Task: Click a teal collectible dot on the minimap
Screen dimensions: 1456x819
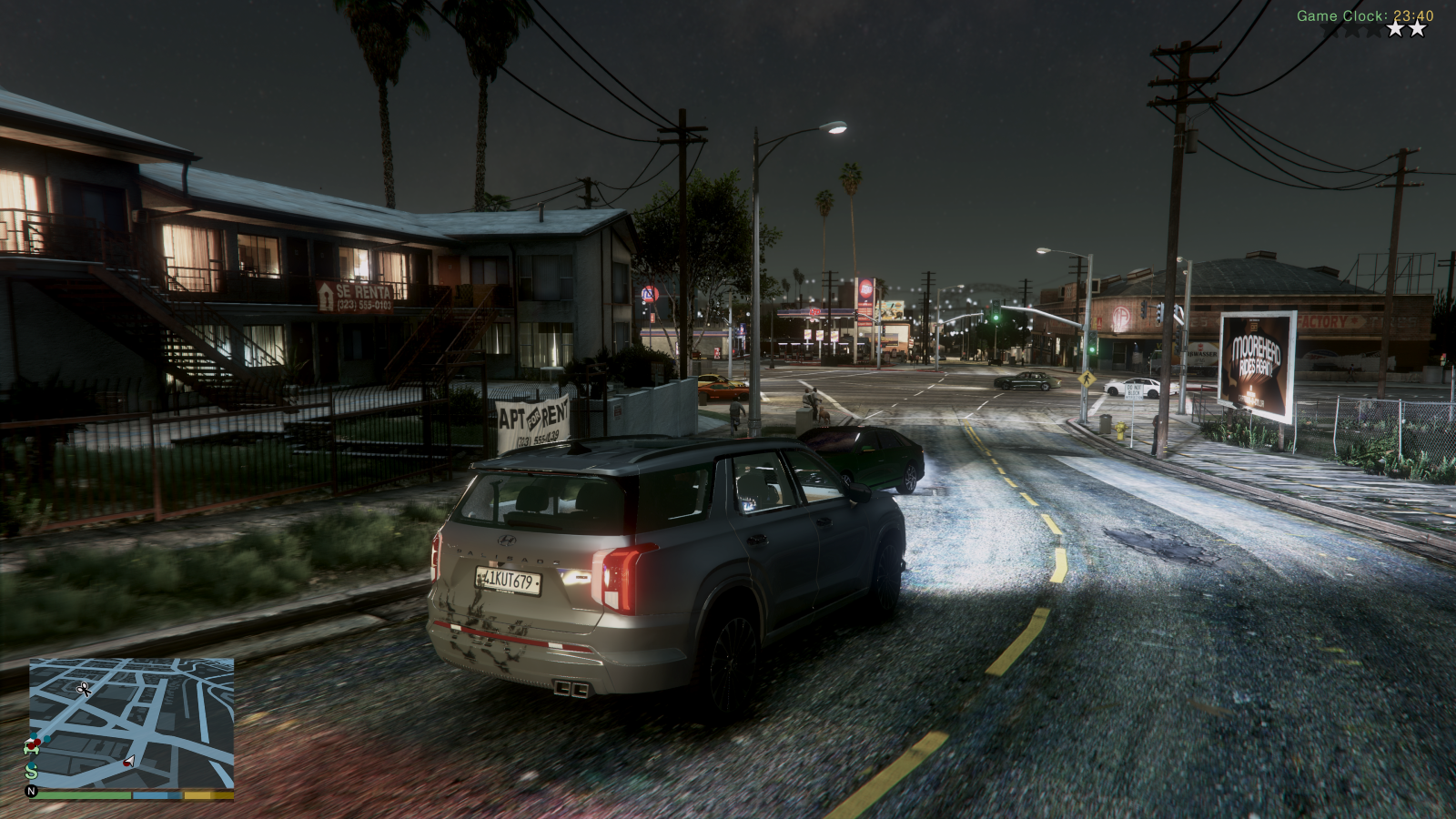Action: coord(47,739)
